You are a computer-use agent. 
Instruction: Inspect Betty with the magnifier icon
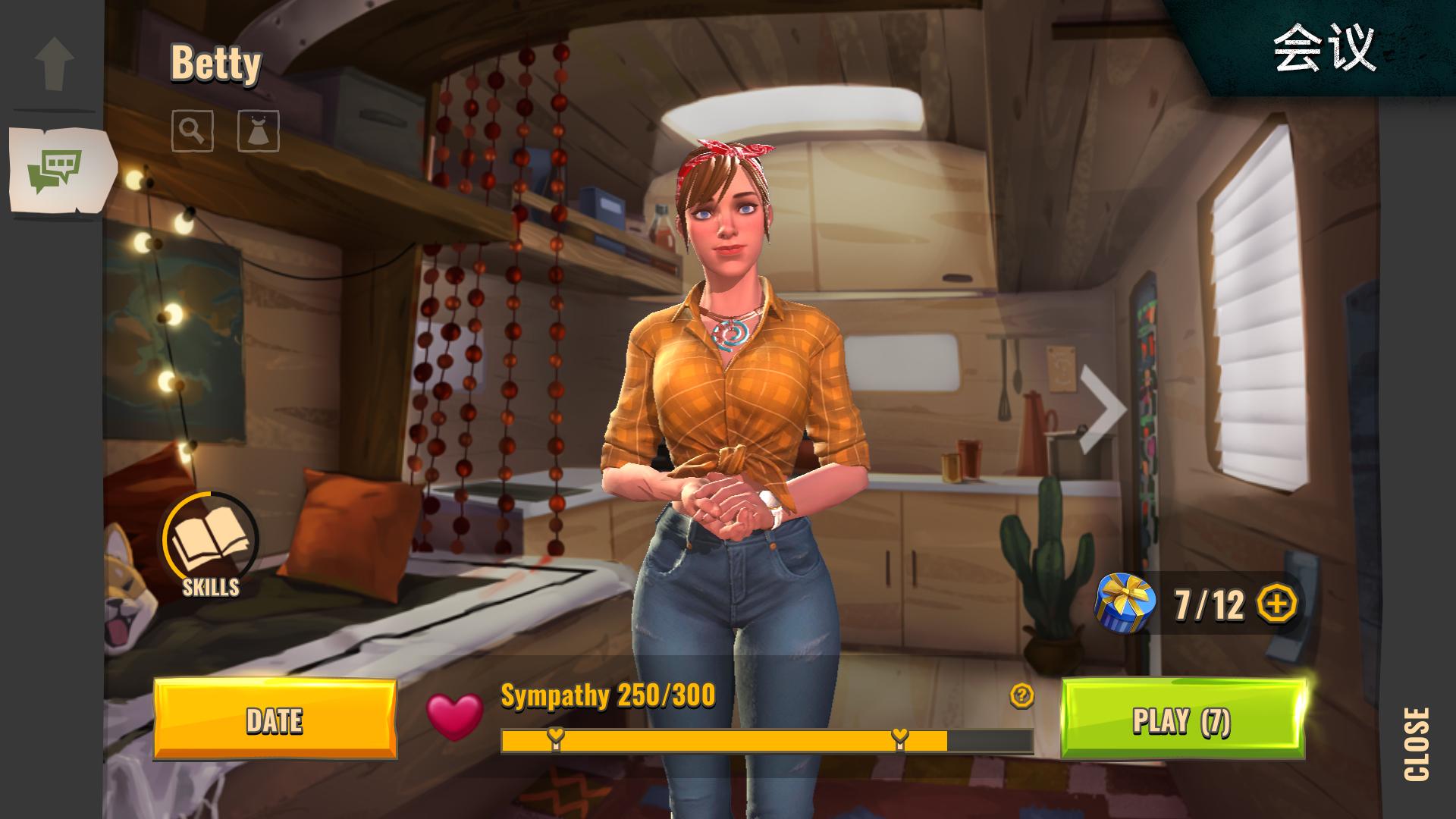[x=193, y=131]
